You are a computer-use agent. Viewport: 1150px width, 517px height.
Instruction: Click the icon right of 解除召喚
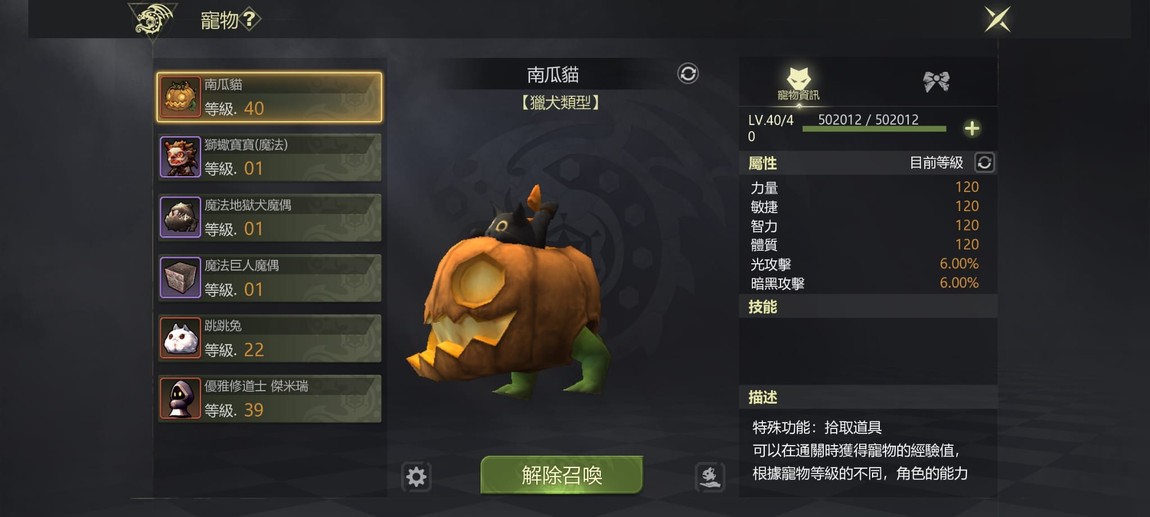click(x=709, y=477)
